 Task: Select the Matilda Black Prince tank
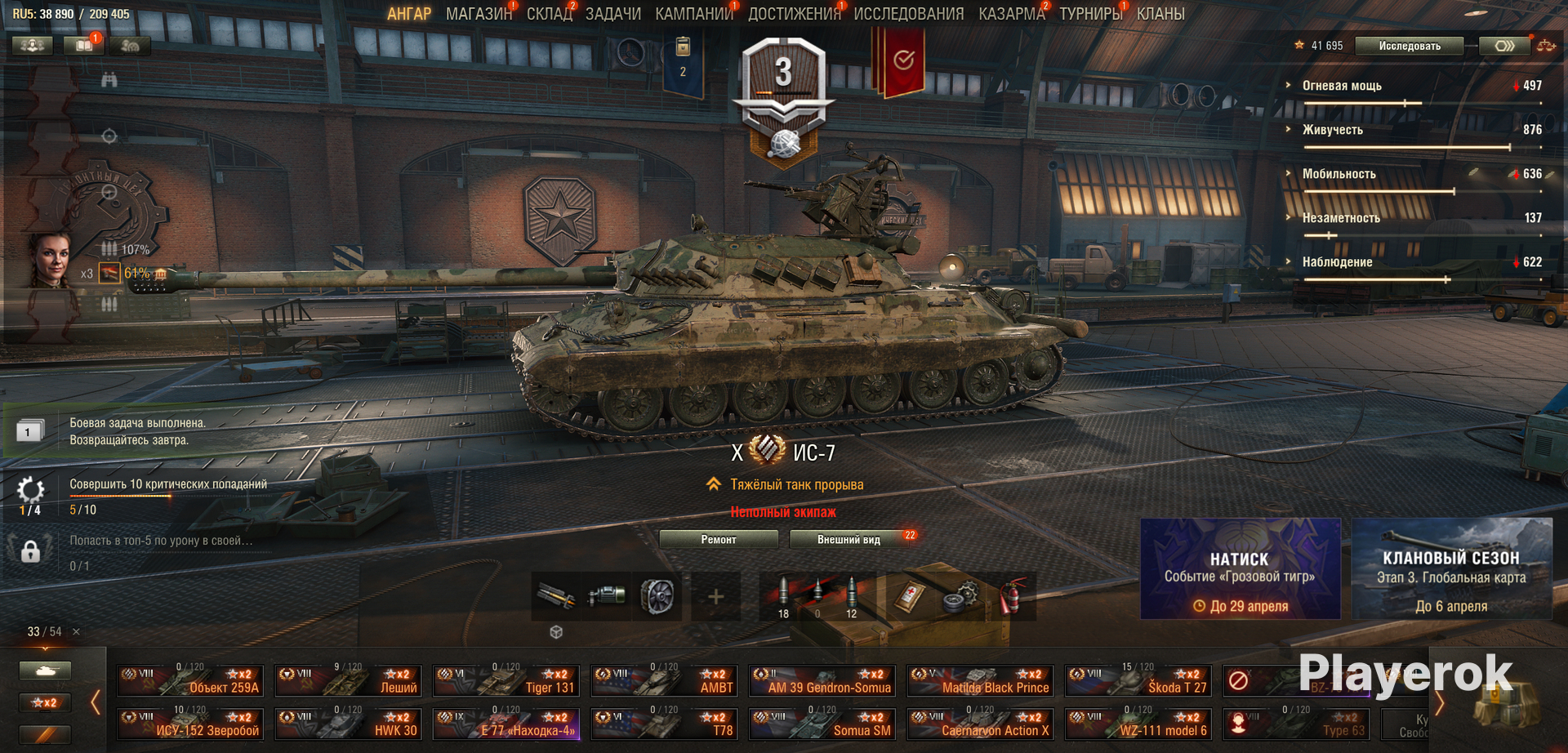click(x=980, y=680)
